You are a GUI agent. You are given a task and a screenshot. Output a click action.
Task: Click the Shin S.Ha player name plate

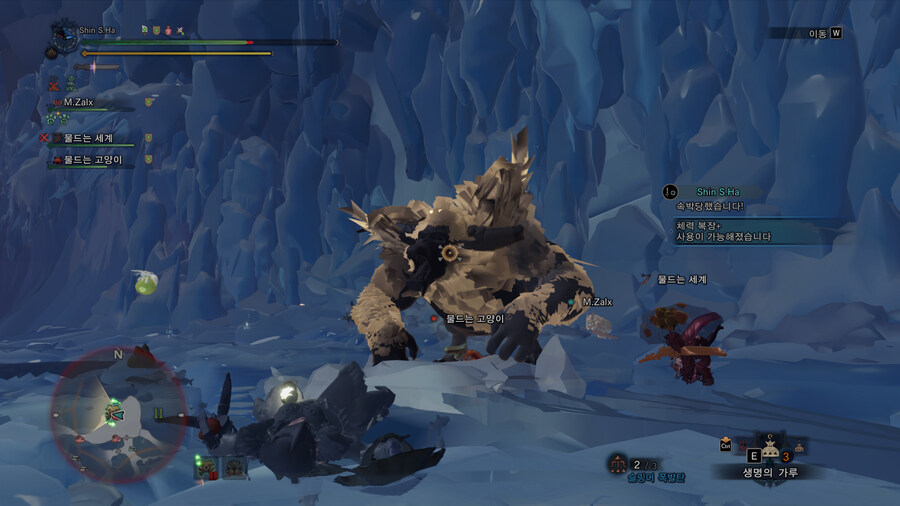98,30
